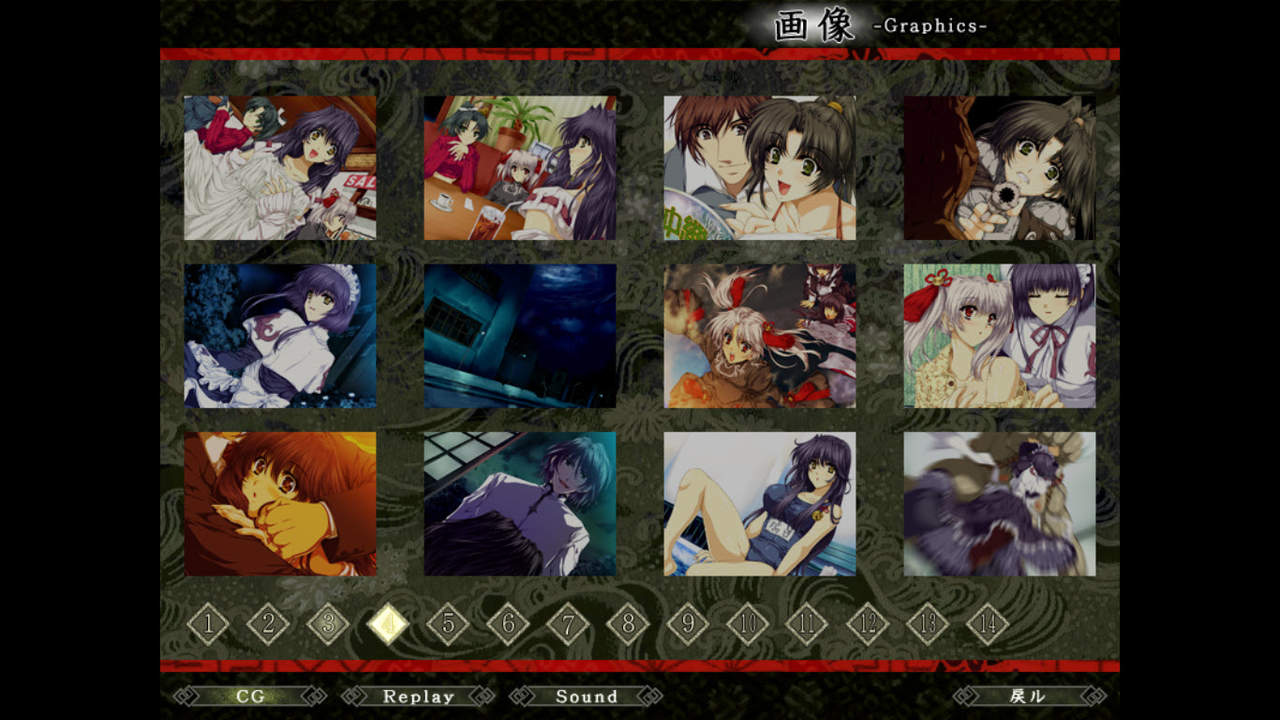Open the brown-haired boy and girl thumbnail
Screen dimensions: 1280x720
click(760, 168)
